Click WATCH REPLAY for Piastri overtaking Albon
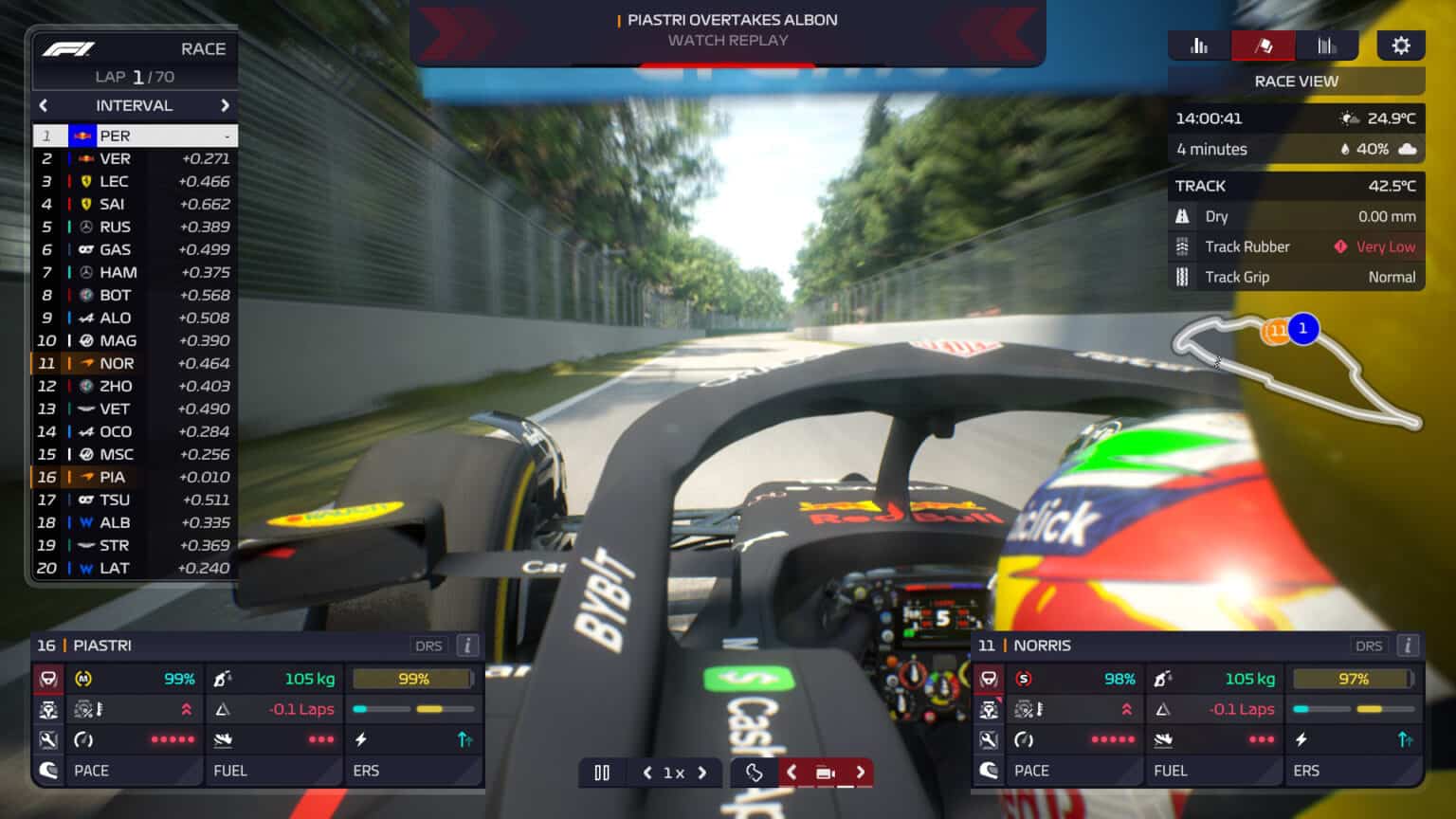 [727, 41]
